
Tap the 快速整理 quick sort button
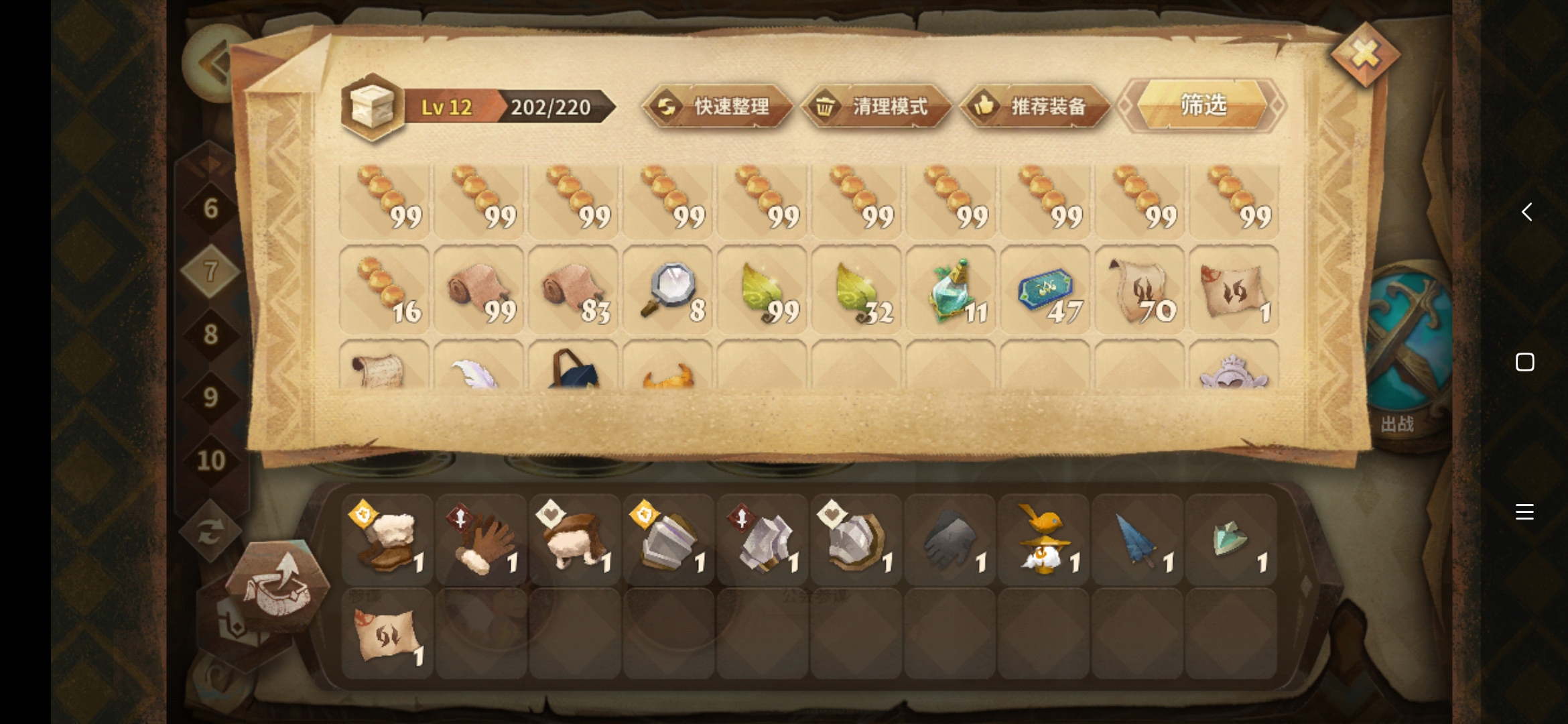[718, 106]
